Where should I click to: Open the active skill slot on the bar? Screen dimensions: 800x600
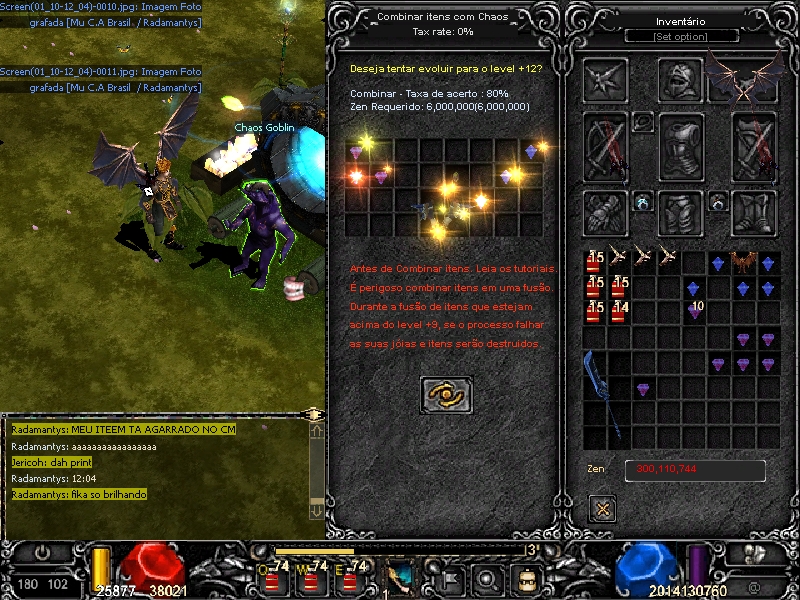[x=402, y=576]
